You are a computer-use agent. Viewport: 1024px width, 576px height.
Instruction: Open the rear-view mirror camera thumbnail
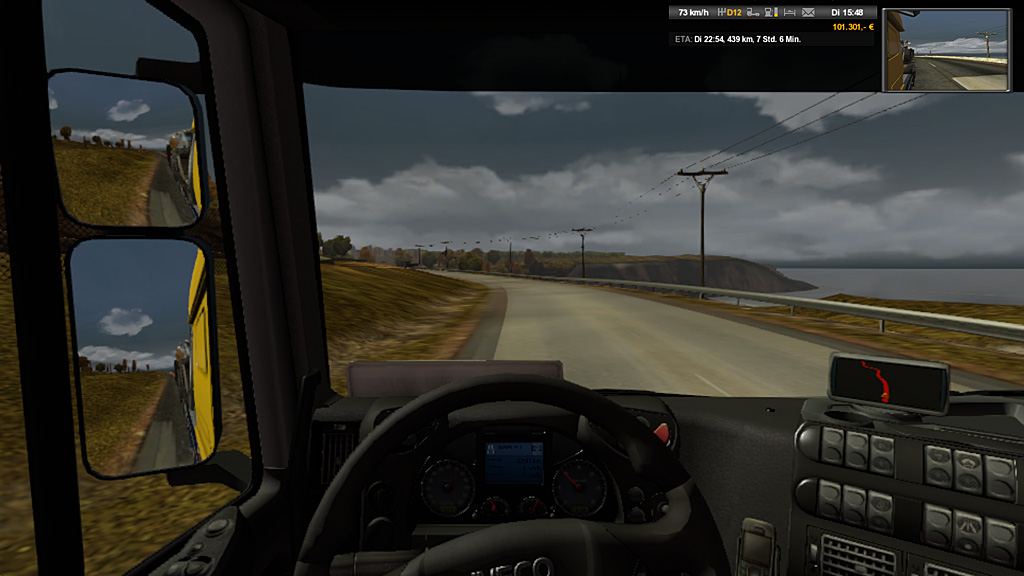[946, 50]
